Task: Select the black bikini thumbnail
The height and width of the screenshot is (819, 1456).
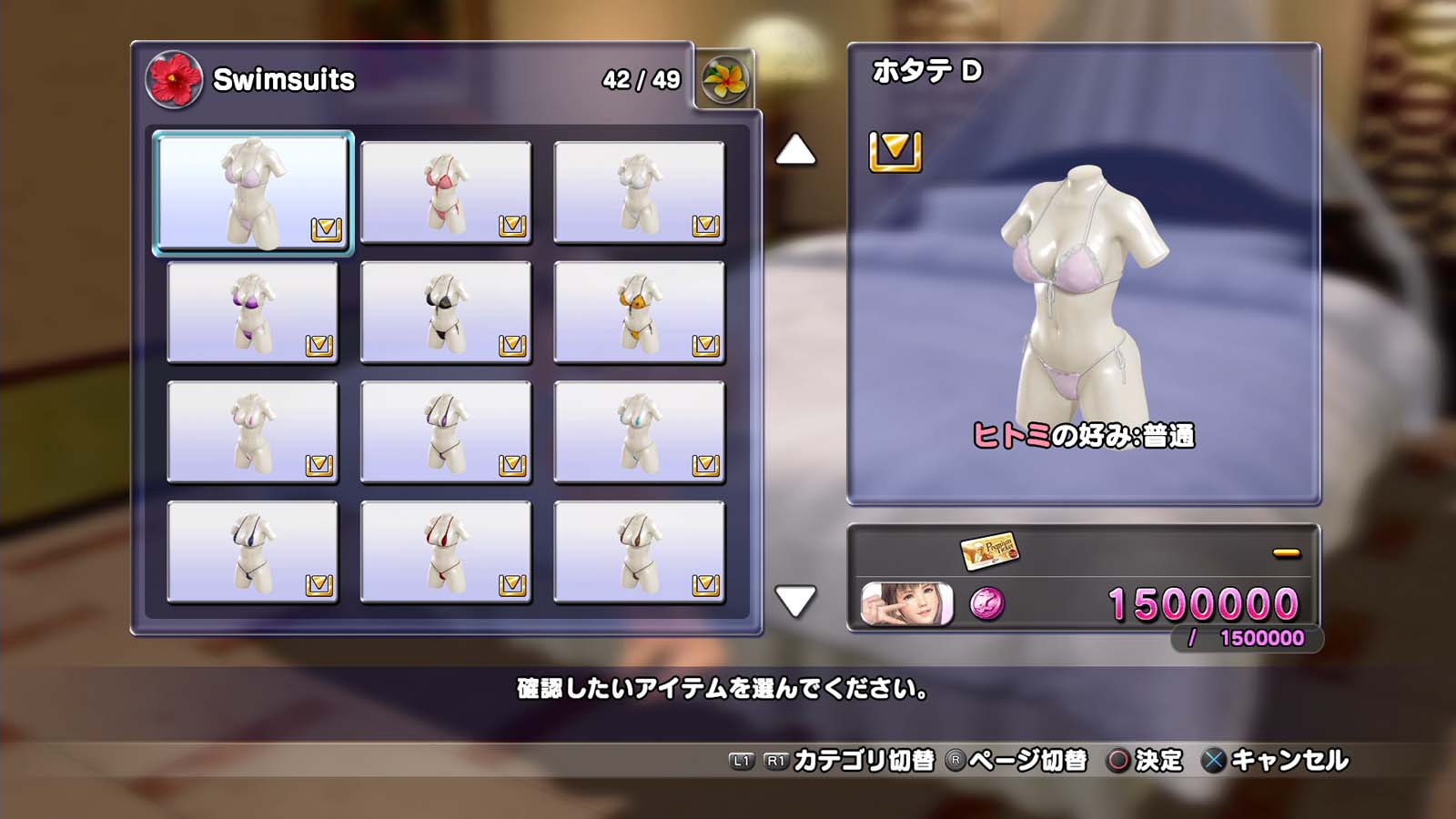Action: (x=446, y=312)
